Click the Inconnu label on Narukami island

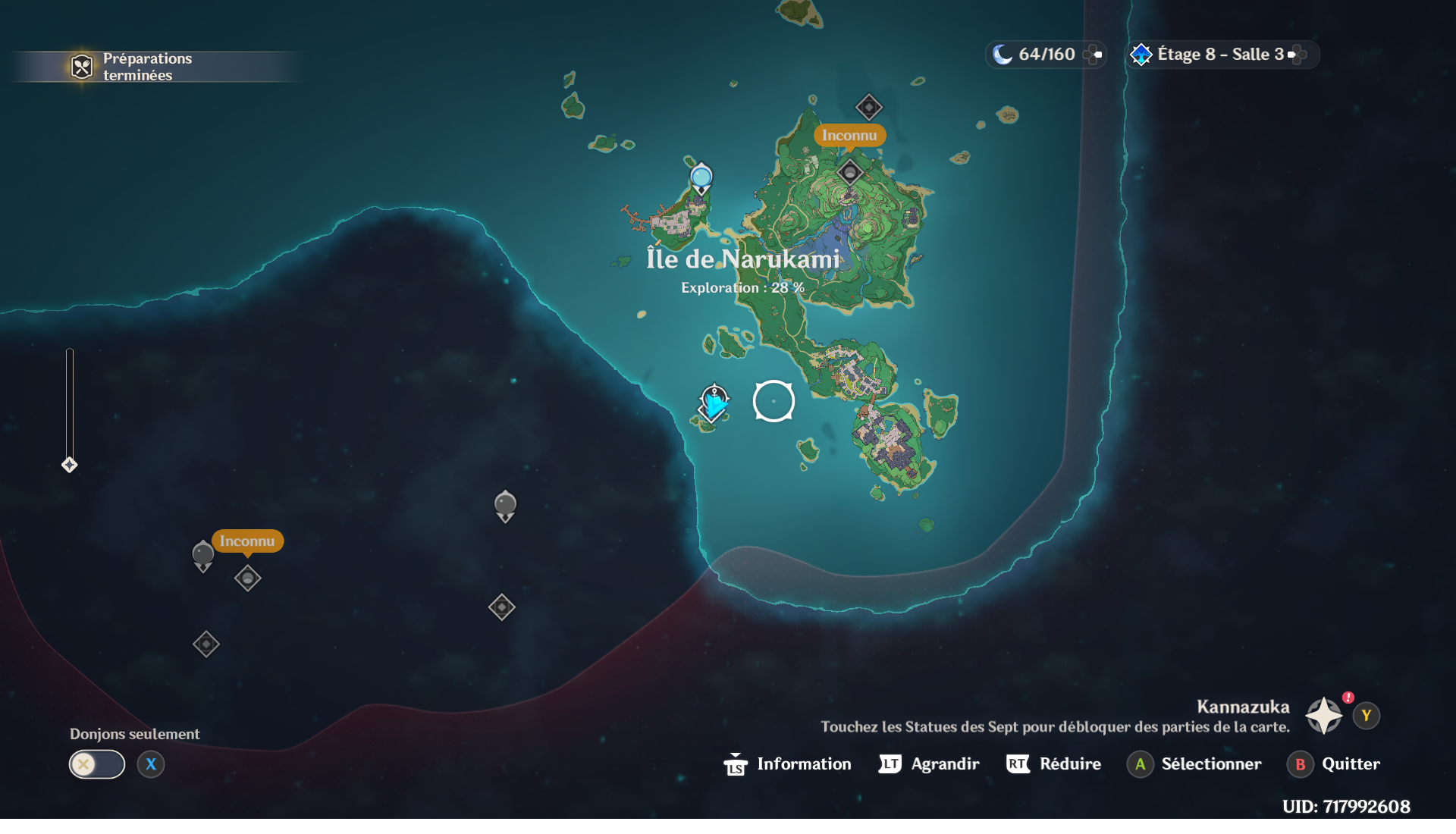(849, 136)
